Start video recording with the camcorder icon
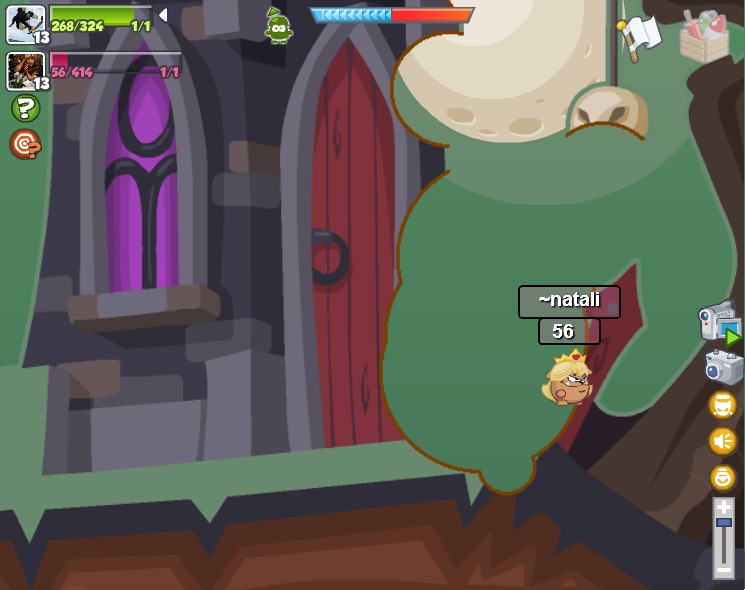Screen dimensions: 745x590 tap(719, 324)
